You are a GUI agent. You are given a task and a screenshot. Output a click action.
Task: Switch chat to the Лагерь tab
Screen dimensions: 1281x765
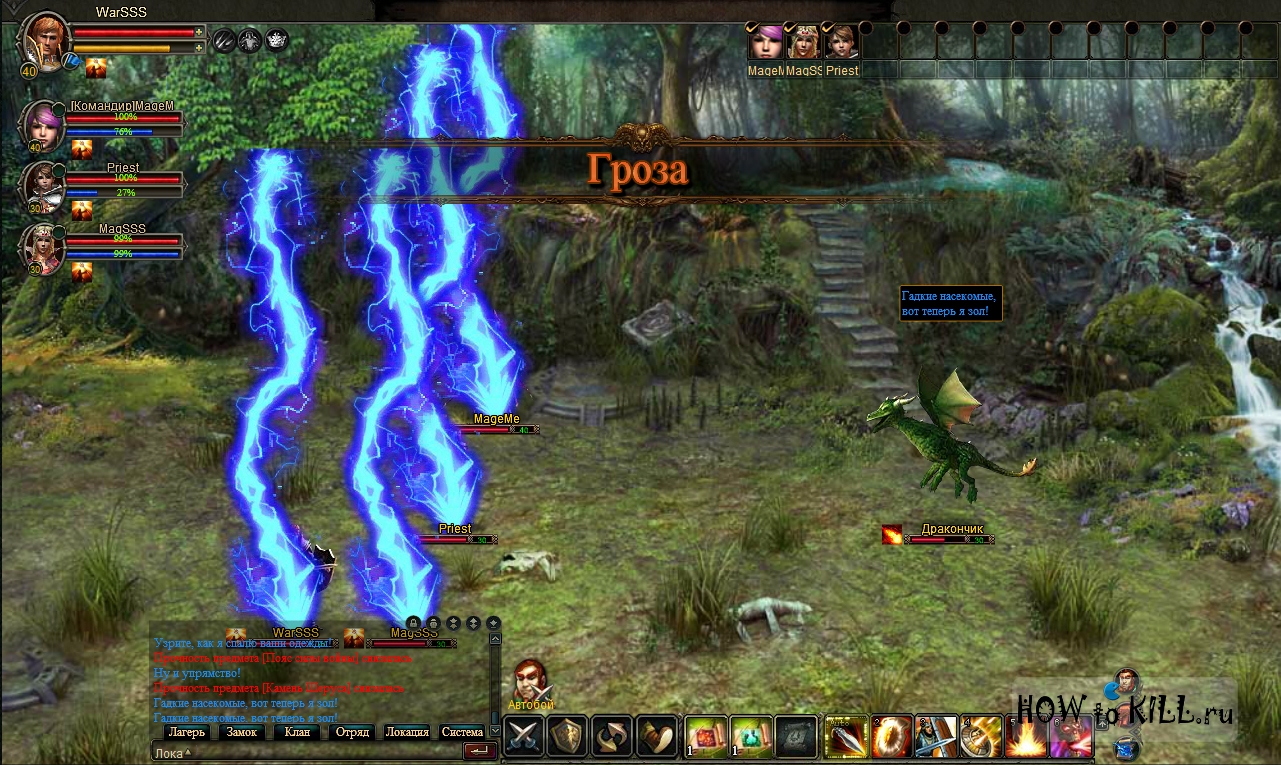(x=186, y=732)
